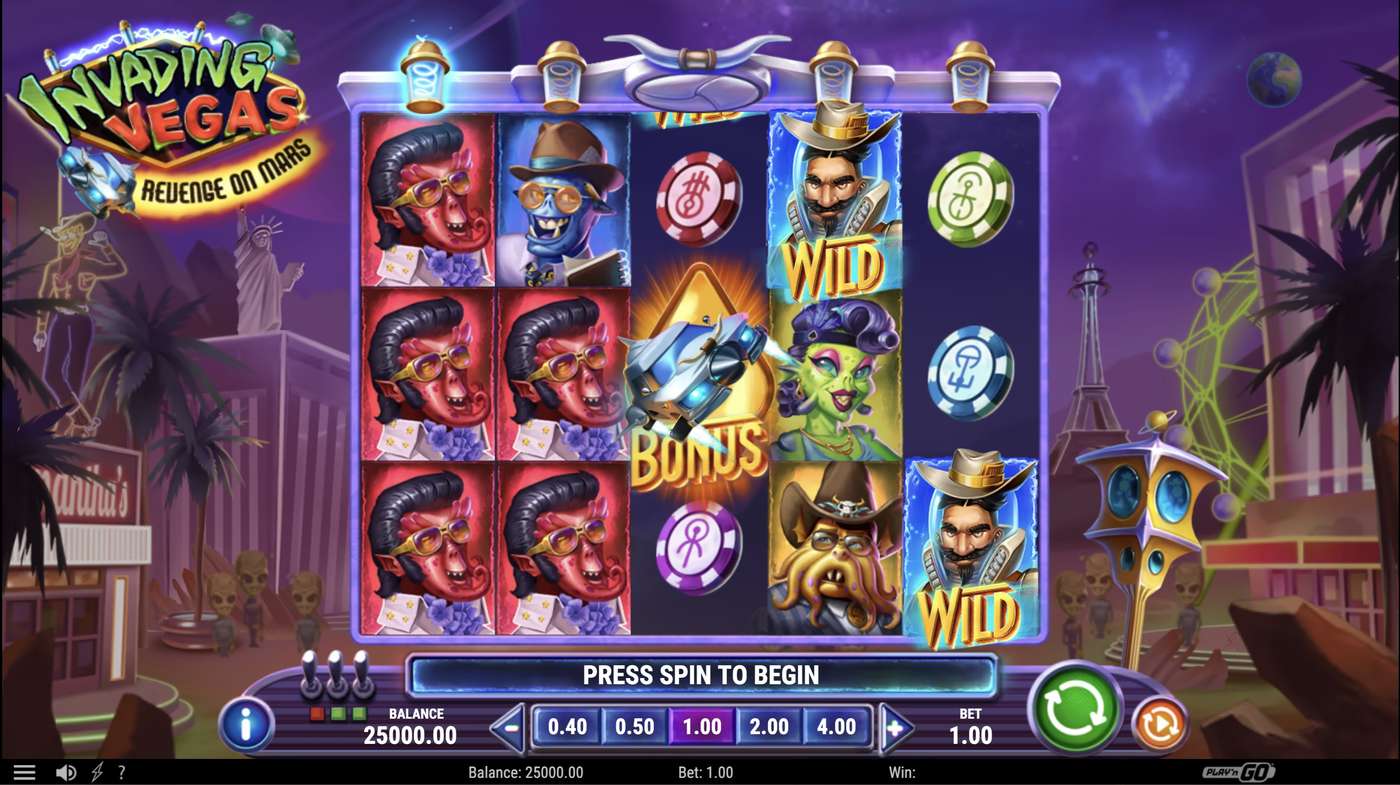Open help using the question mark icon
Image resolution: width=1400 pixels, height=785 pixels.
point(121,771)
